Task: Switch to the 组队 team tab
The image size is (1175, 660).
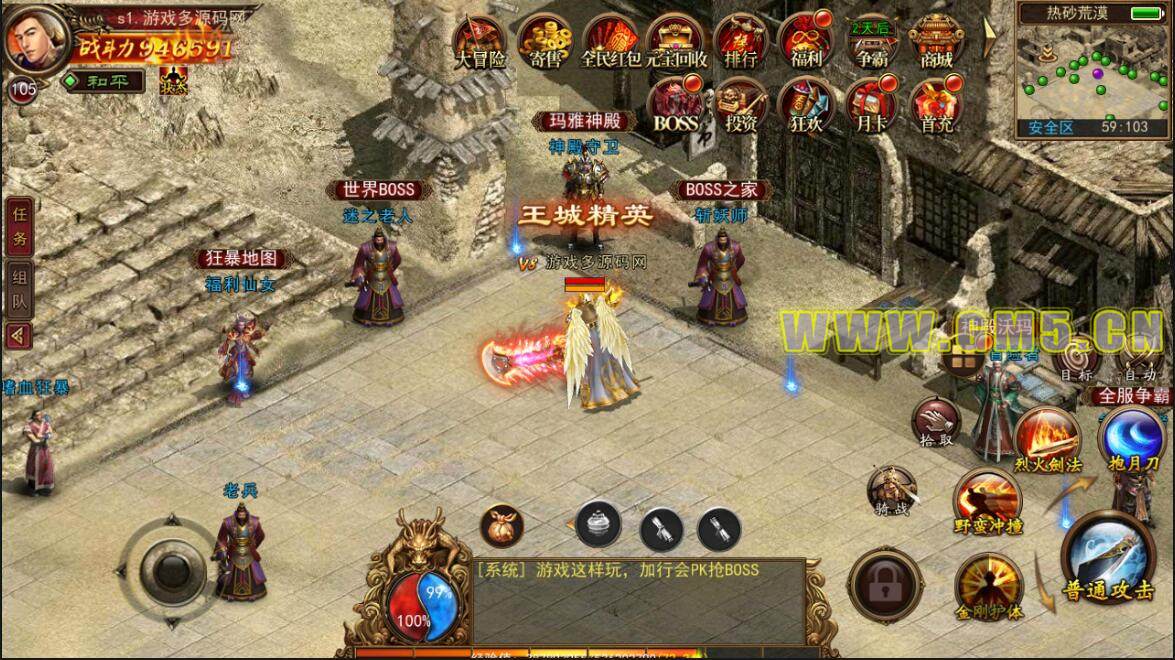Action: [x=19, y=290]
